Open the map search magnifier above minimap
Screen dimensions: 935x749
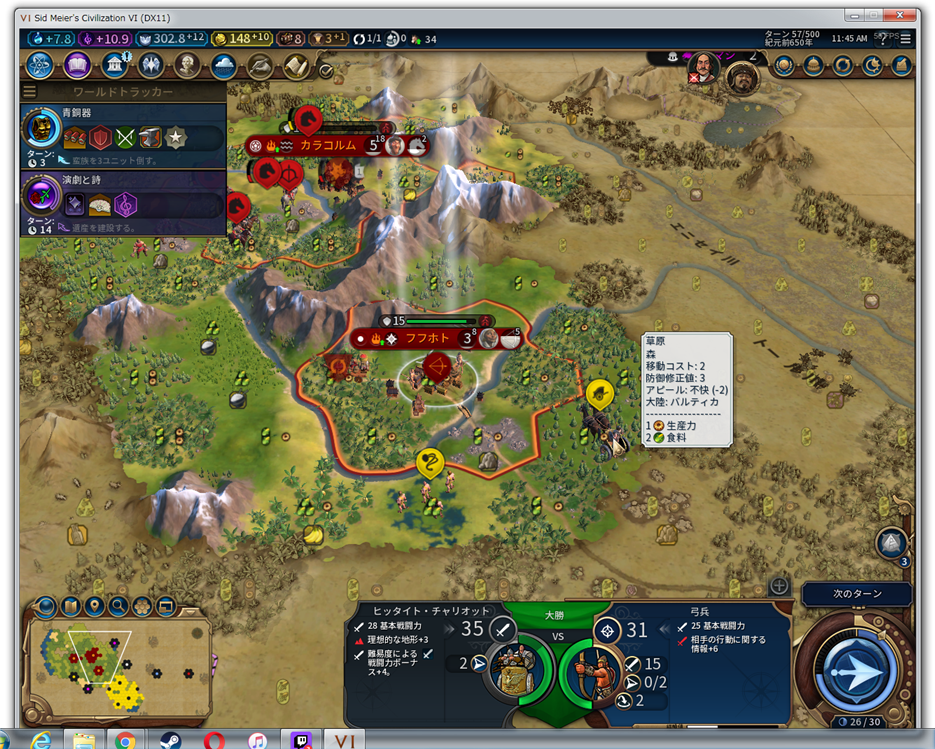(x=119, y=606)
